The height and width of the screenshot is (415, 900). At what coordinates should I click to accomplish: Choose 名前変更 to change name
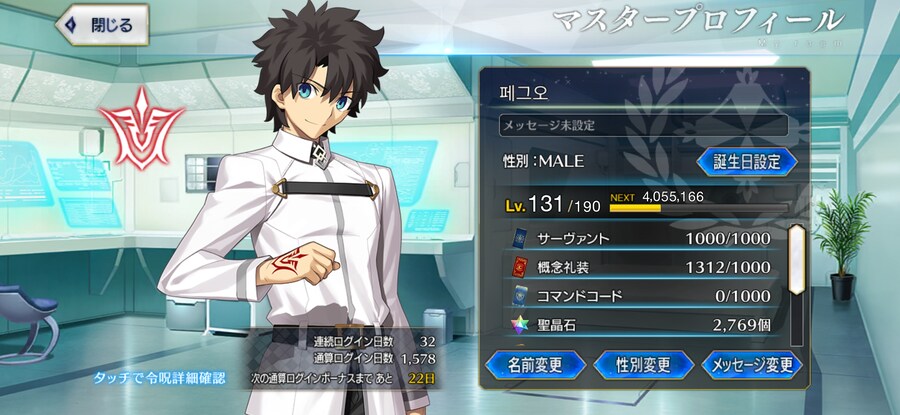click(534, 364)
